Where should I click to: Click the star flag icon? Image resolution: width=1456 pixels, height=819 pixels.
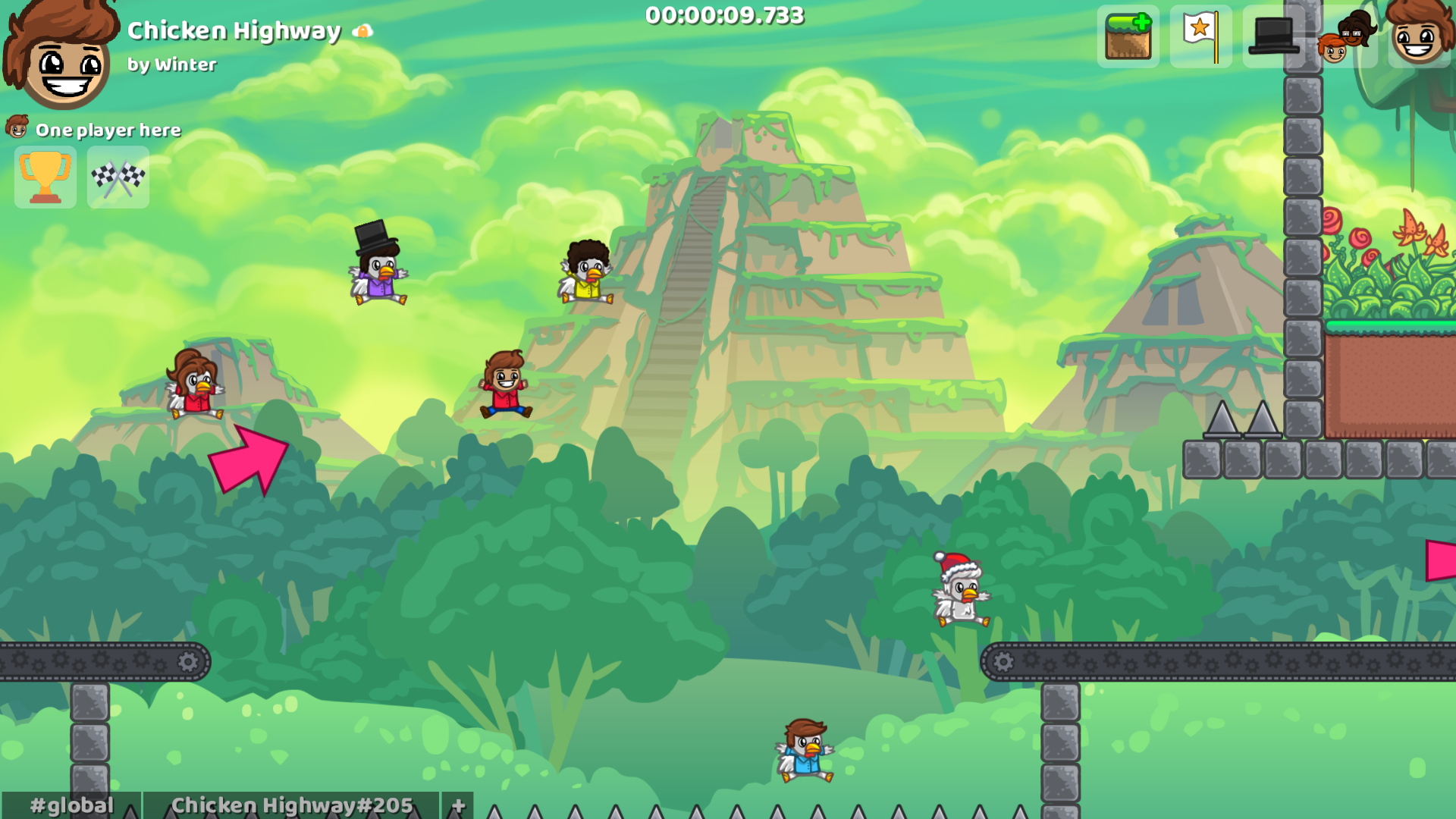click(x=1200, y=34)
